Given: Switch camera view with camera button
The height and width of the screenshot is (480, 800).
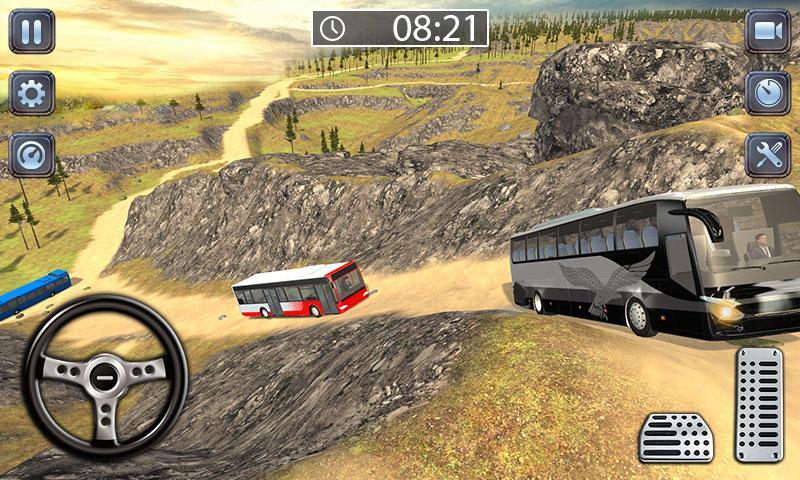Looking at the screenshot, I should (767, 31).
